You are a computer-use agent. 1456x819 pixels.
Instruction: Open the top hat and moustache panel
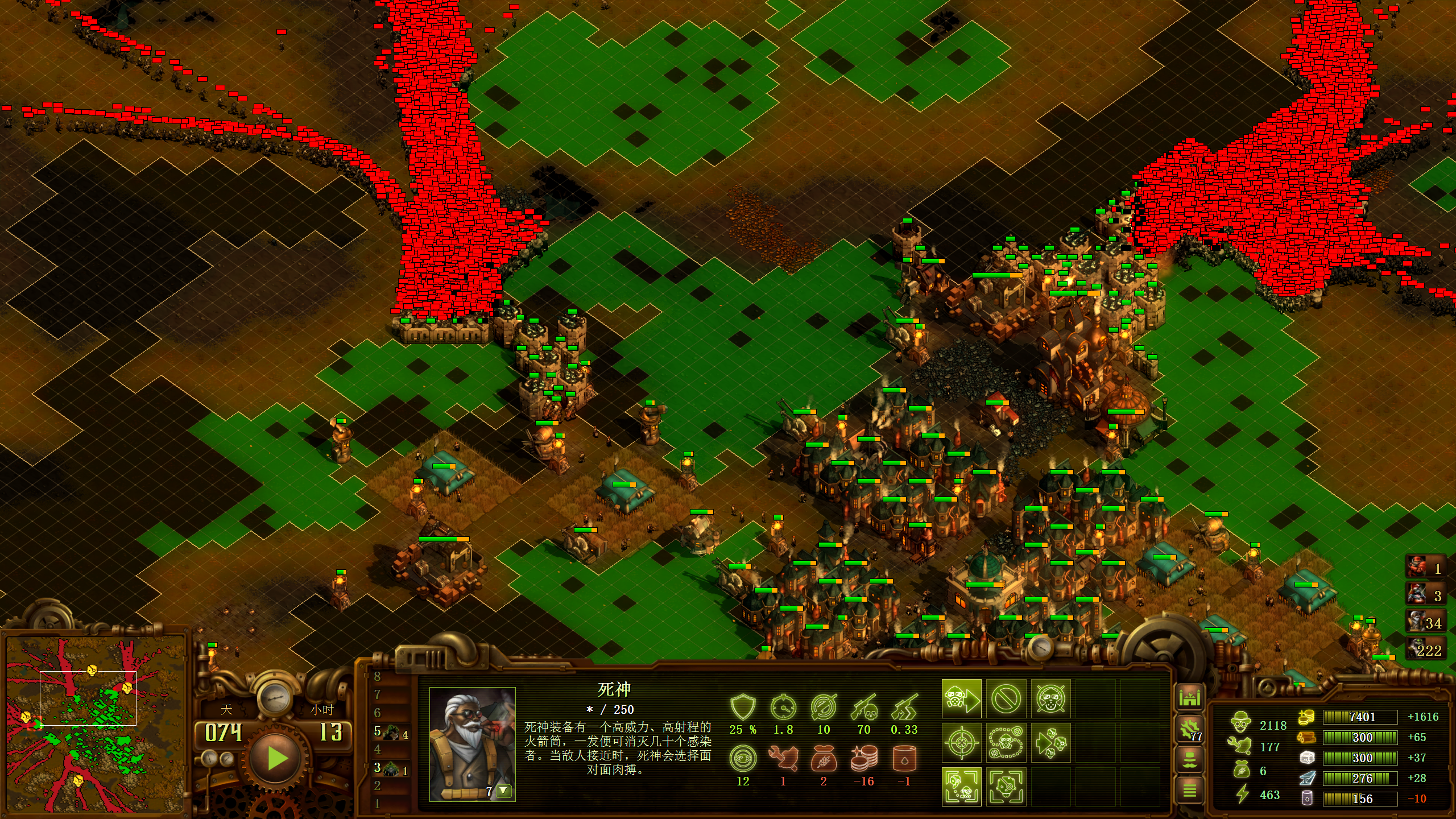click(1189, 759)
